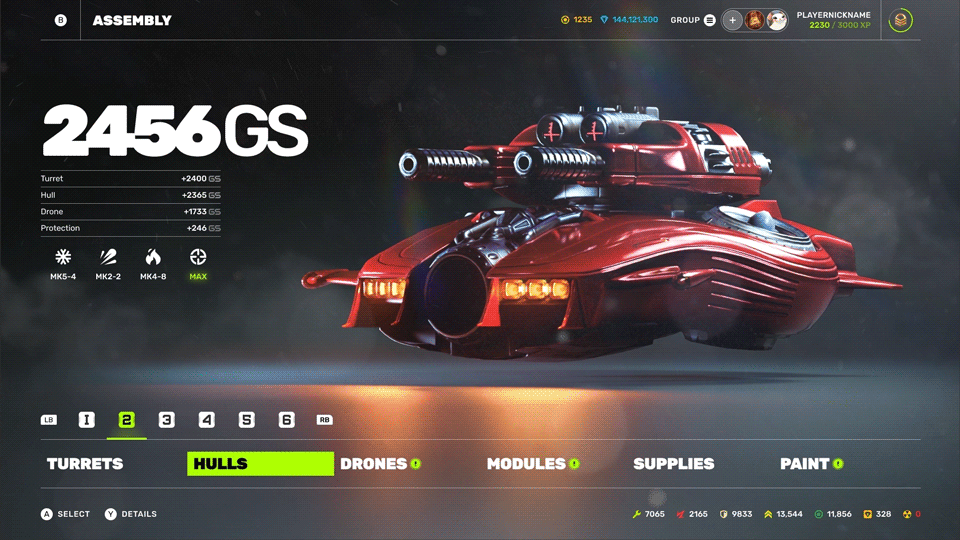Switch to loadout preset 6
This screenshot has width=960, height=540.
tap(287, 420)
